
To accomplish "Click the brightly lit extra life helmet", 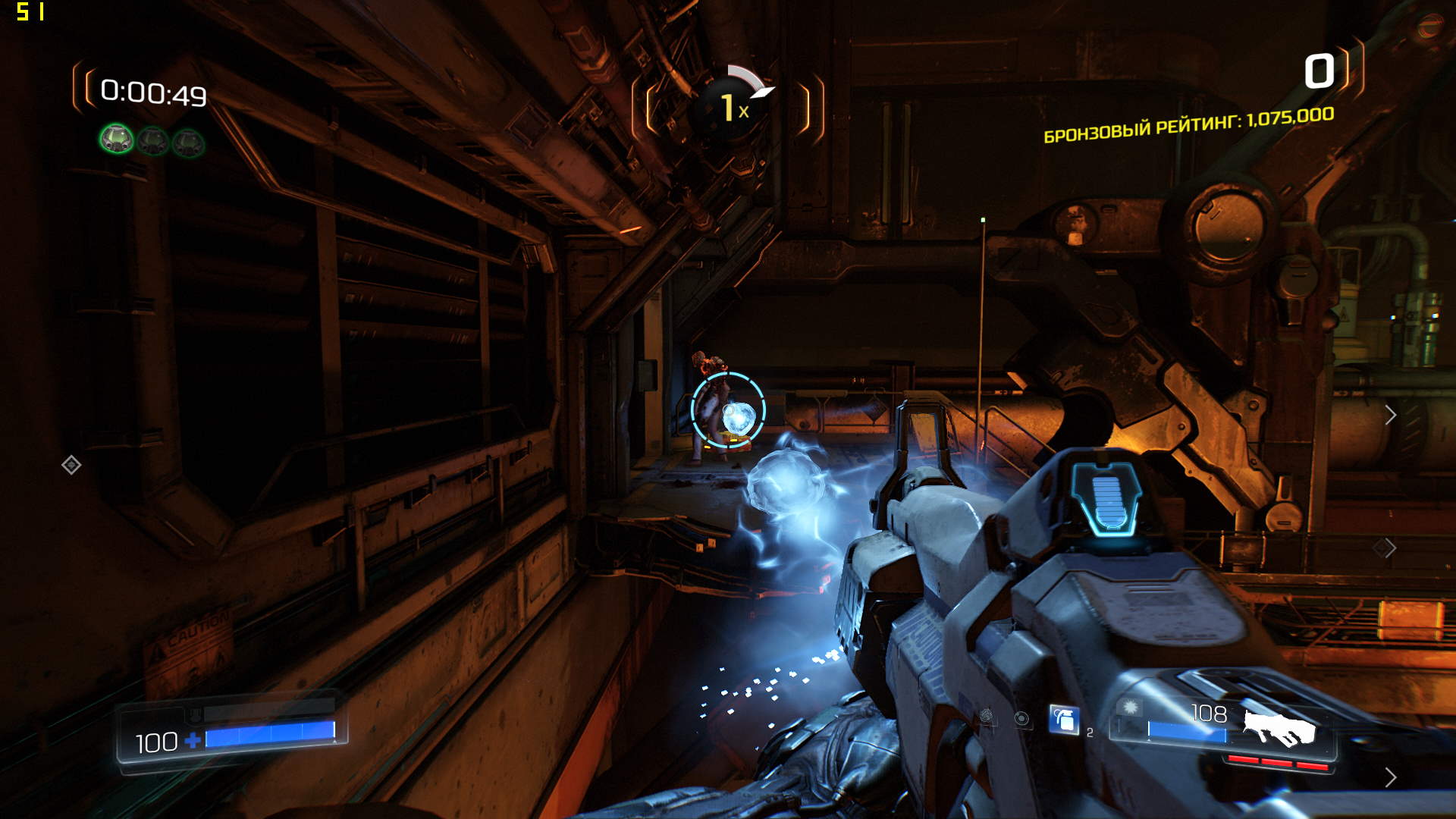I will 117,140.
